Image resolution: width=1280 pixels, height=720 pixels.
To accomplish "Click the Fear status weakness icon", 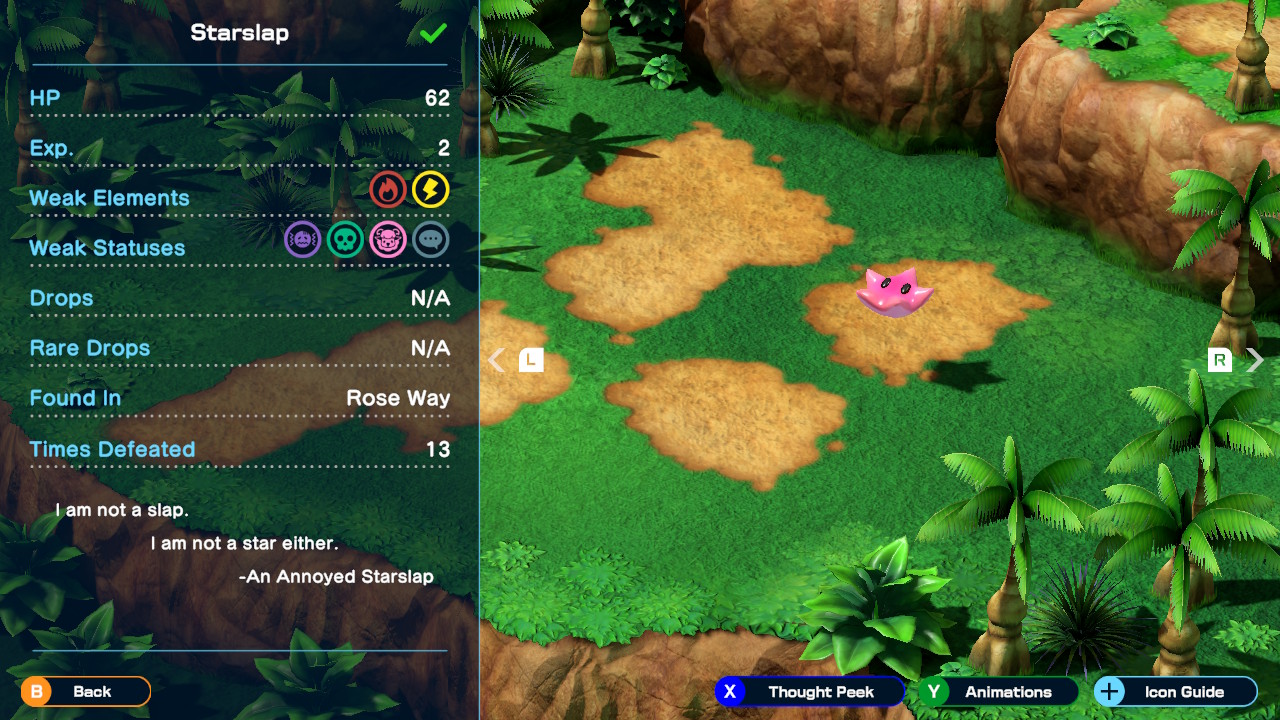I will [302, 239].
